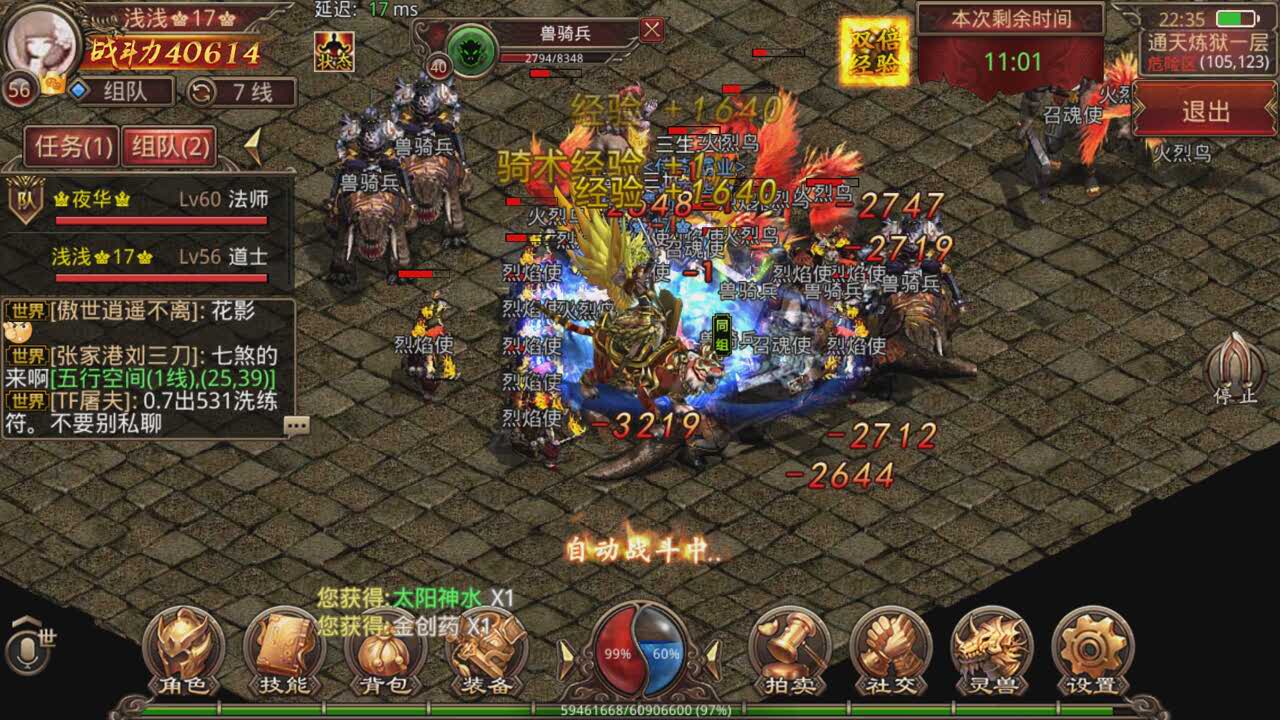Expand the chat with the speech-bubble button
Image resolution: width=1280 pixels, height=720 pixels.
tap(296, 426)
